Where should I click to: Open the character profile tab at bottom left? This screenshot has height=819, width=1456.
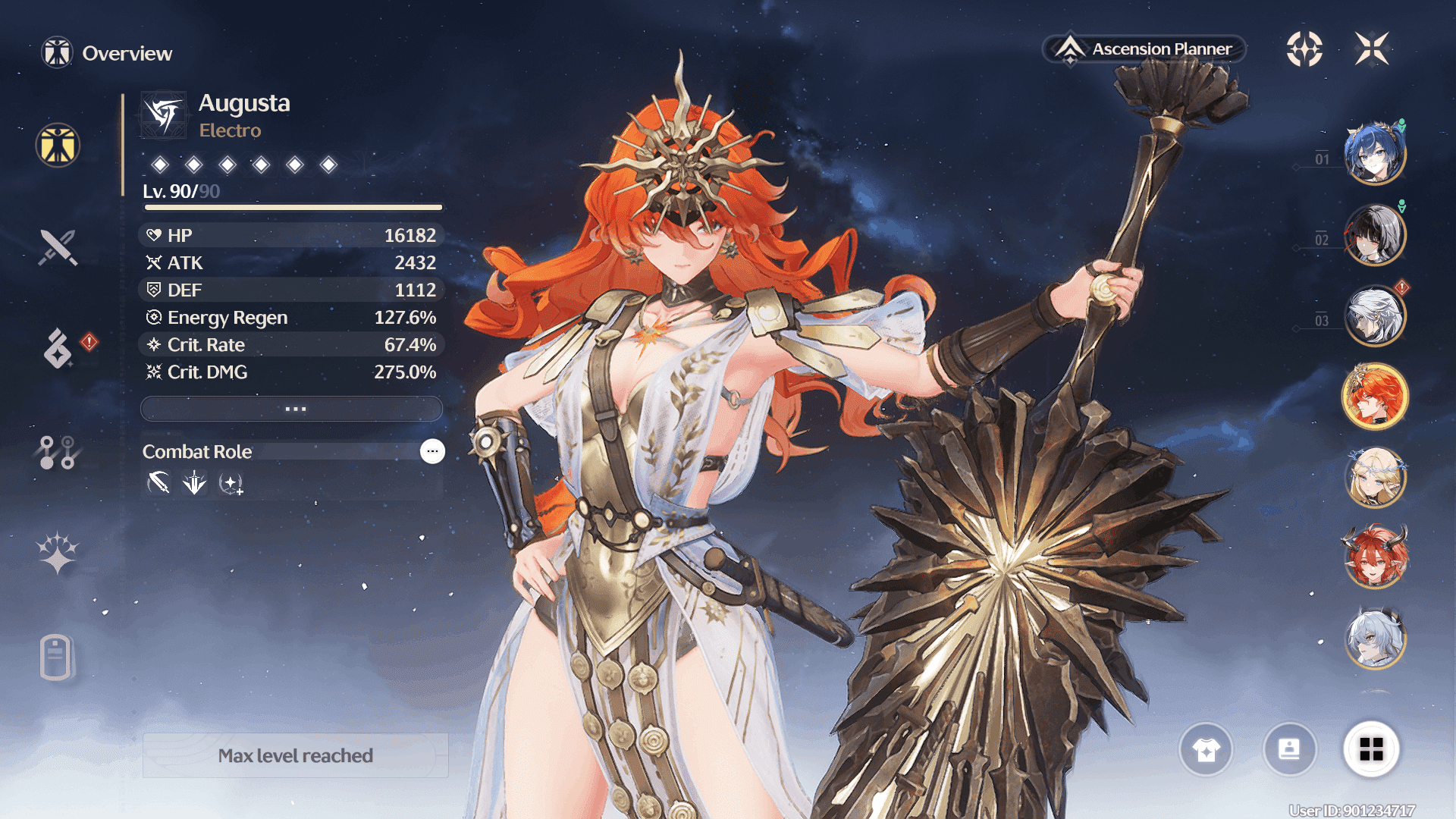pos(56,657)
